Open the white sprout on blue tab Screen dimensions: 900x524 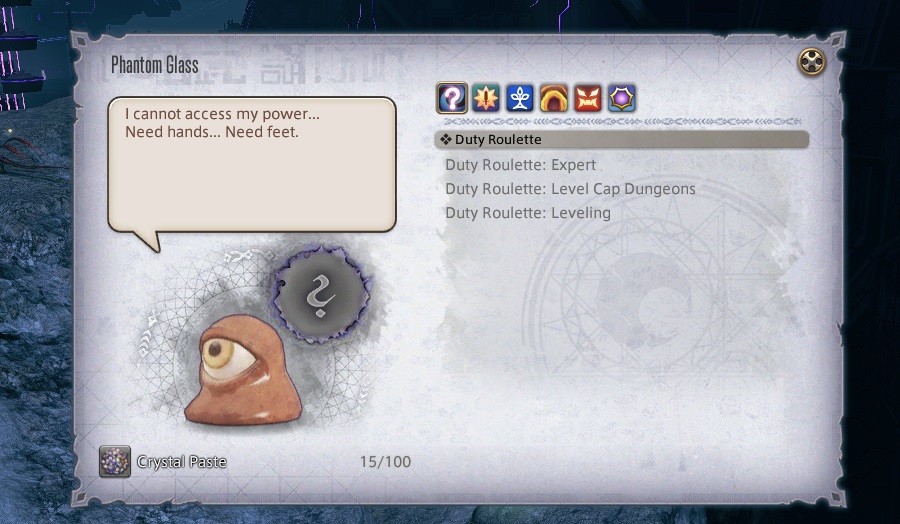519,98
